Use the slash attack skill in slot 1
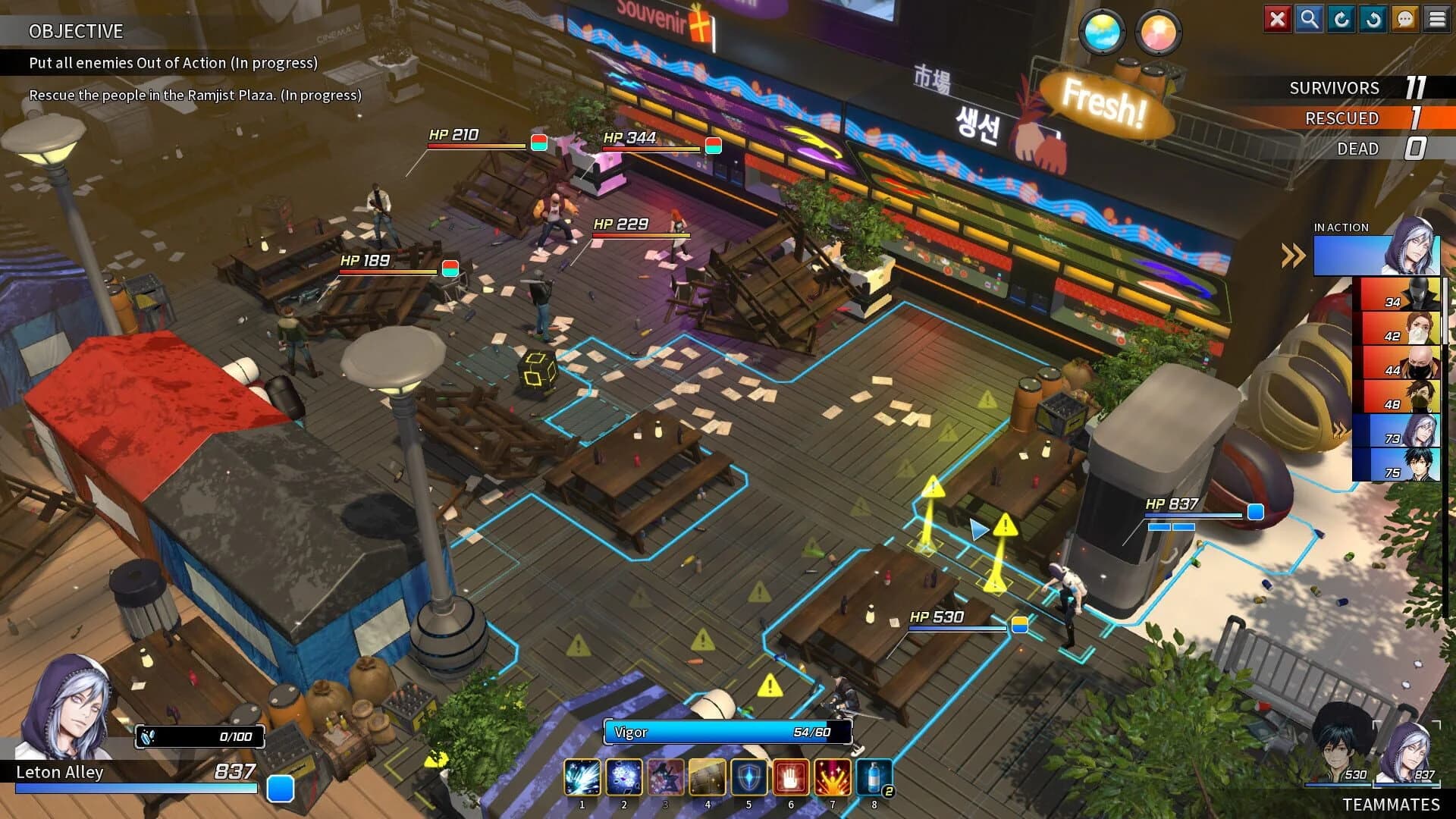The image size is (1456, 819). point(582,777)
